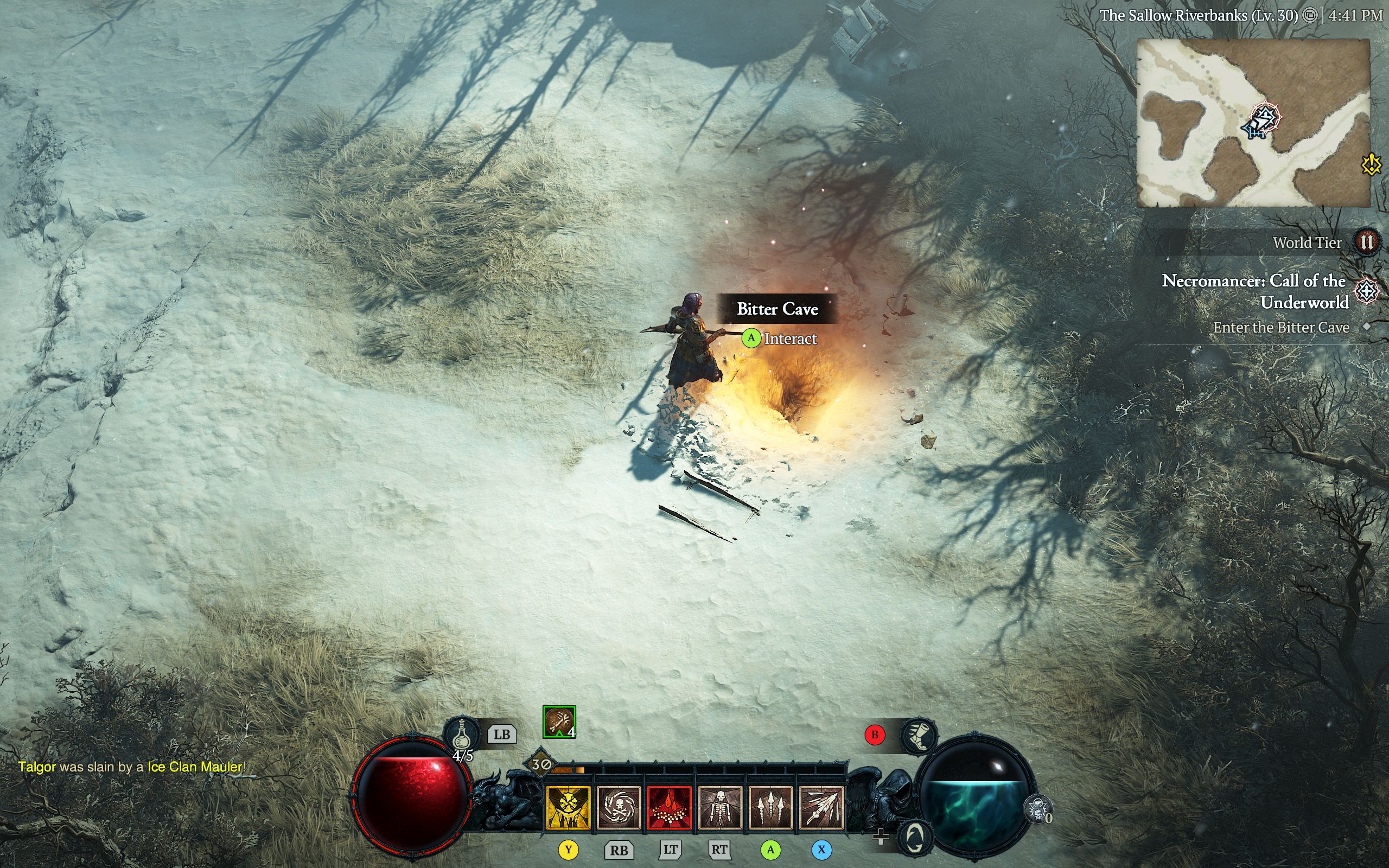Activate the yellow curse skill bound to Y

[x=568, y=808]
